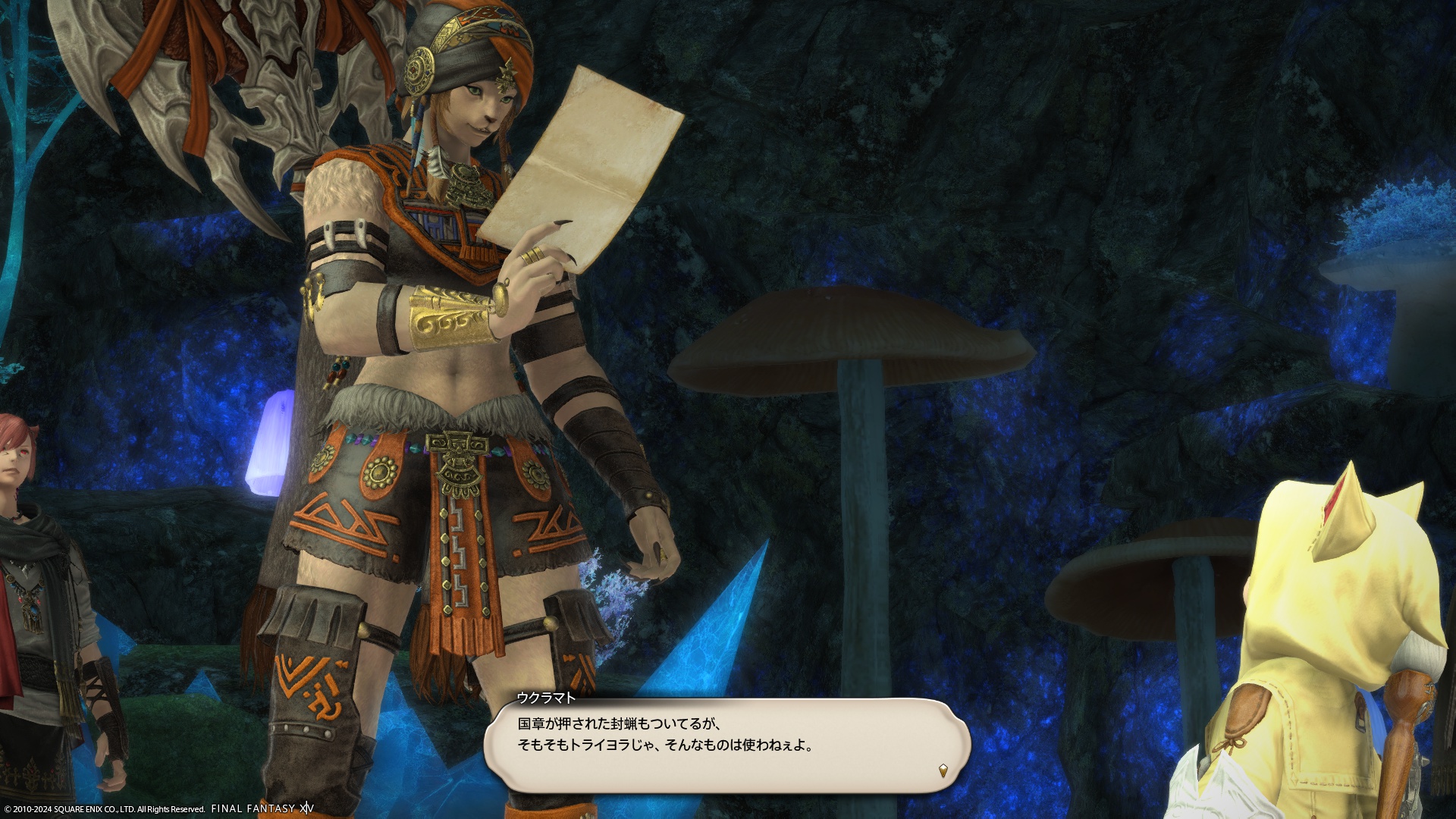The height and width of the screenshot is (819, 1456).
Task: Advance Wuk Lamat's dialogue box
Action: point(726,745)
